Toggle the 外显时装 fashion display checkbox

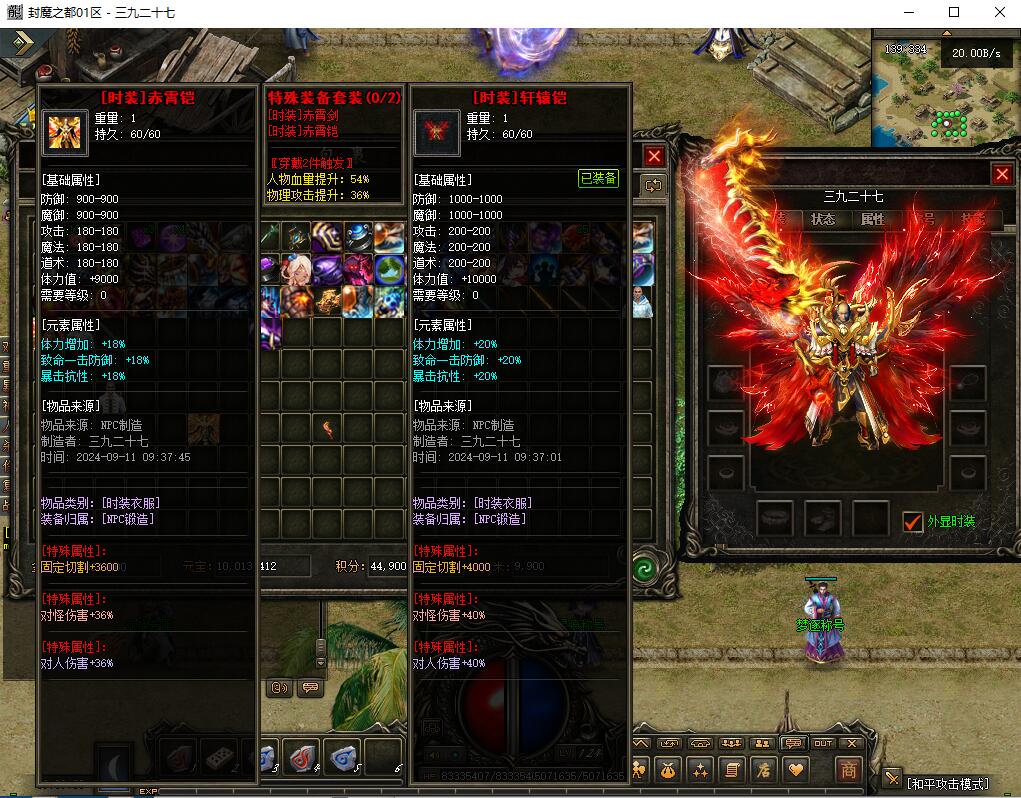[x=912, y=521]
